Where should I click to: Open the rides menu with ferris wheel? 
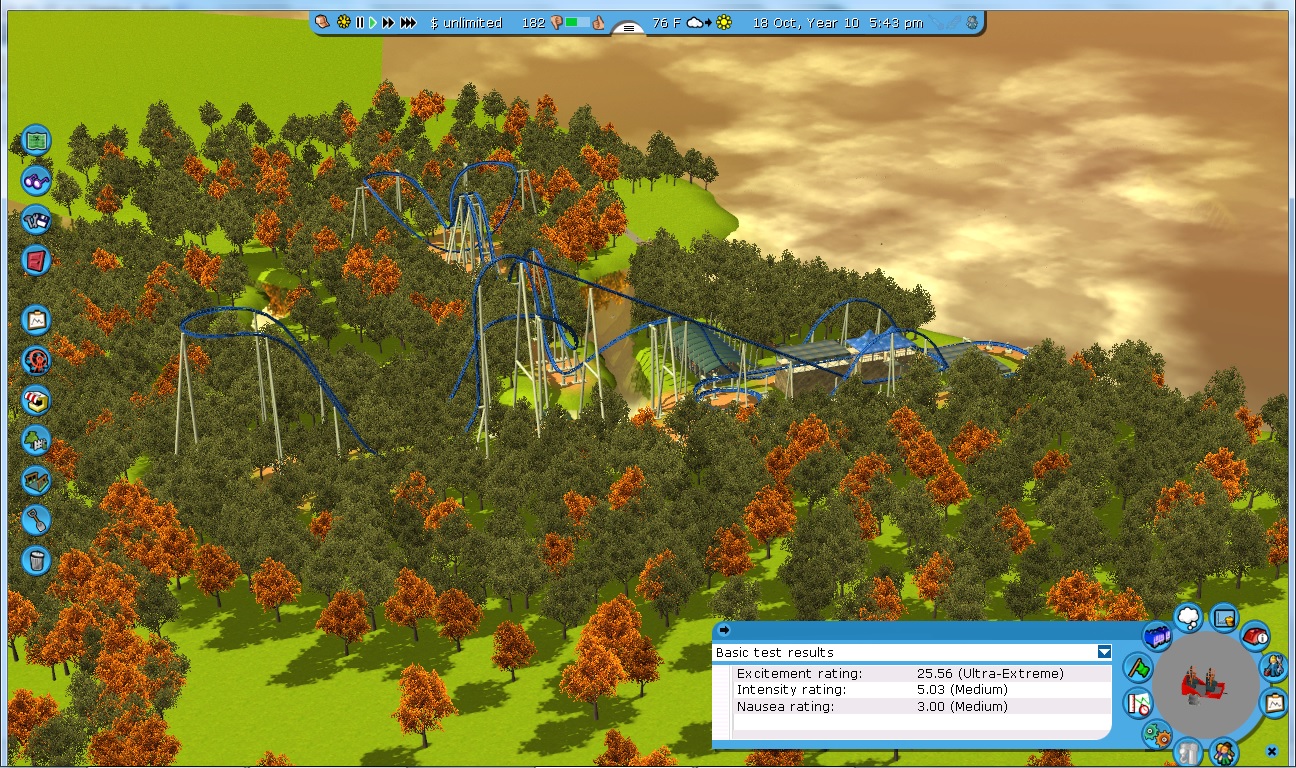(x=36, y=360)
